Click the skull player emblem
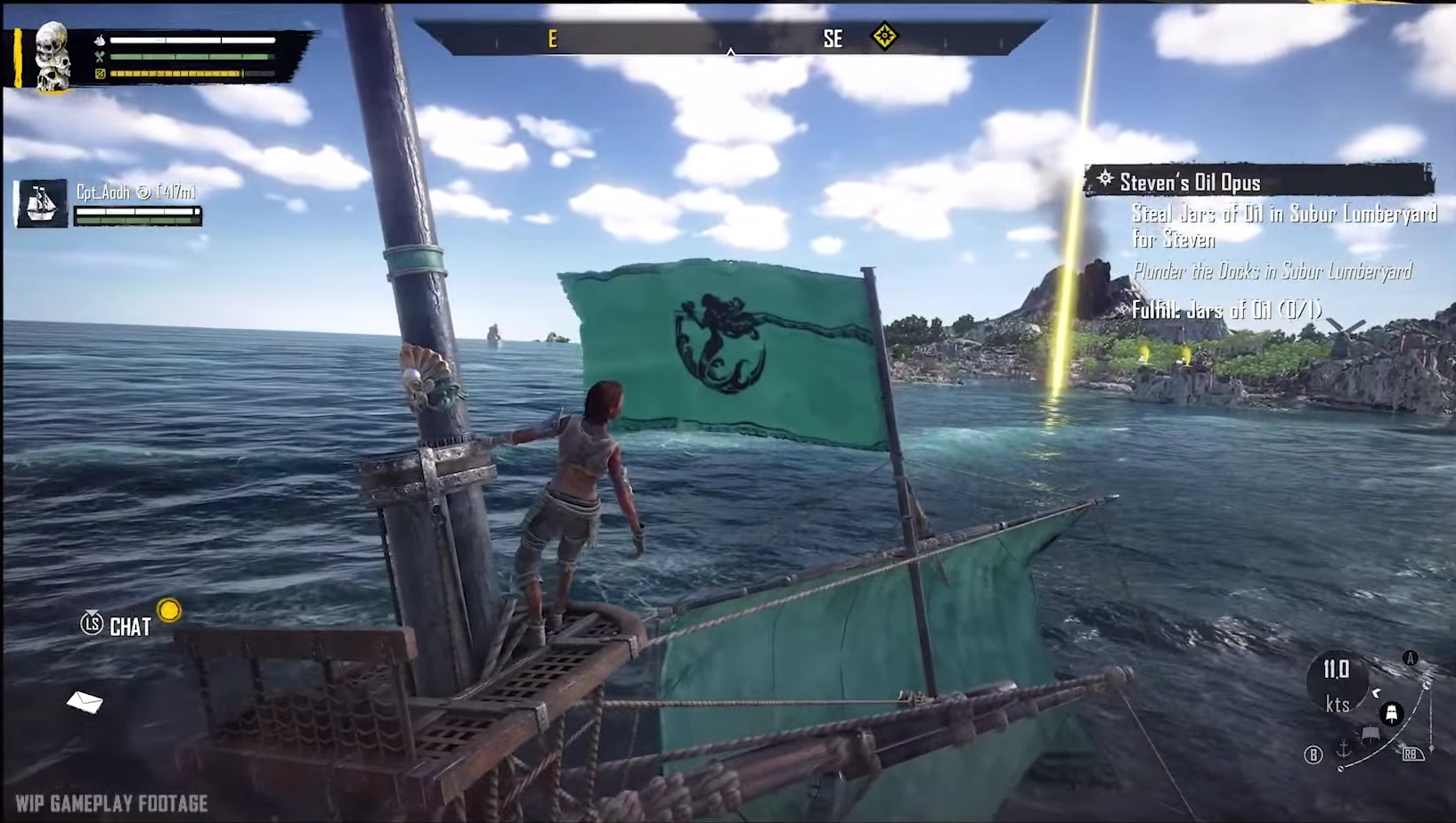Viewport: 1456px width, 823px height. (52, 55)
